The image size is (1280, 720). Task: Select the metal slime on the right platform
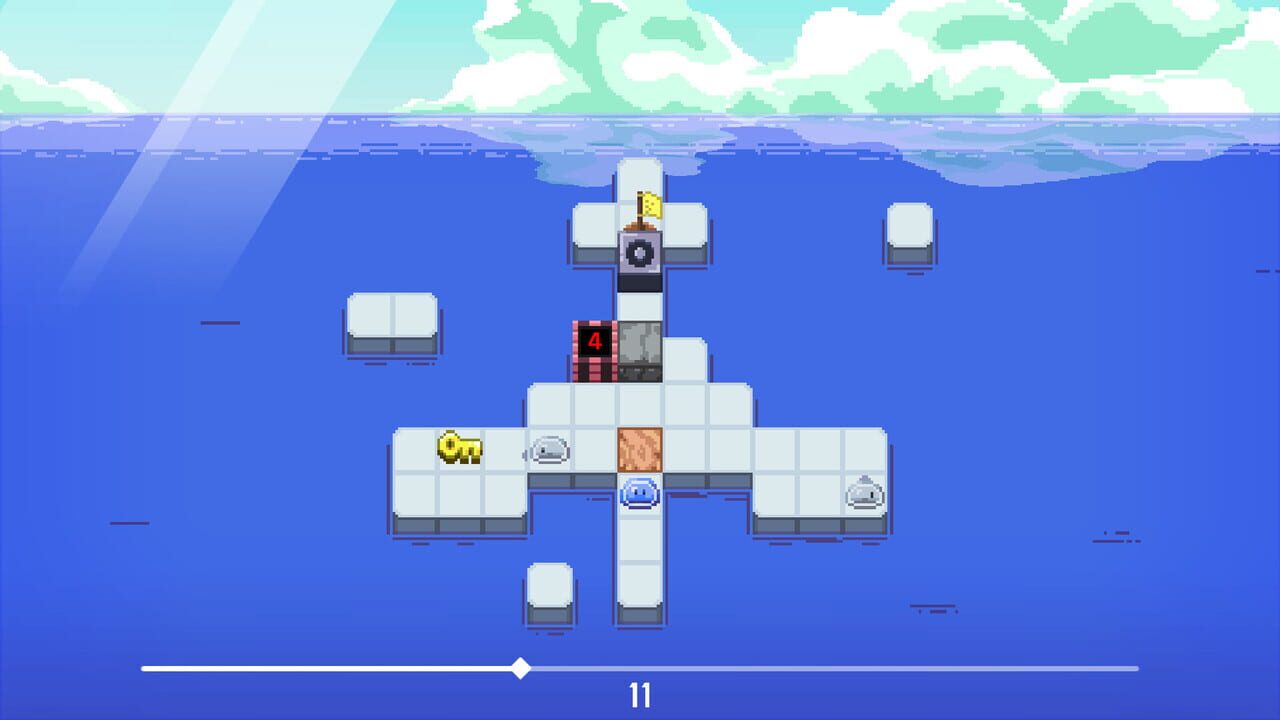pos(865,490)
